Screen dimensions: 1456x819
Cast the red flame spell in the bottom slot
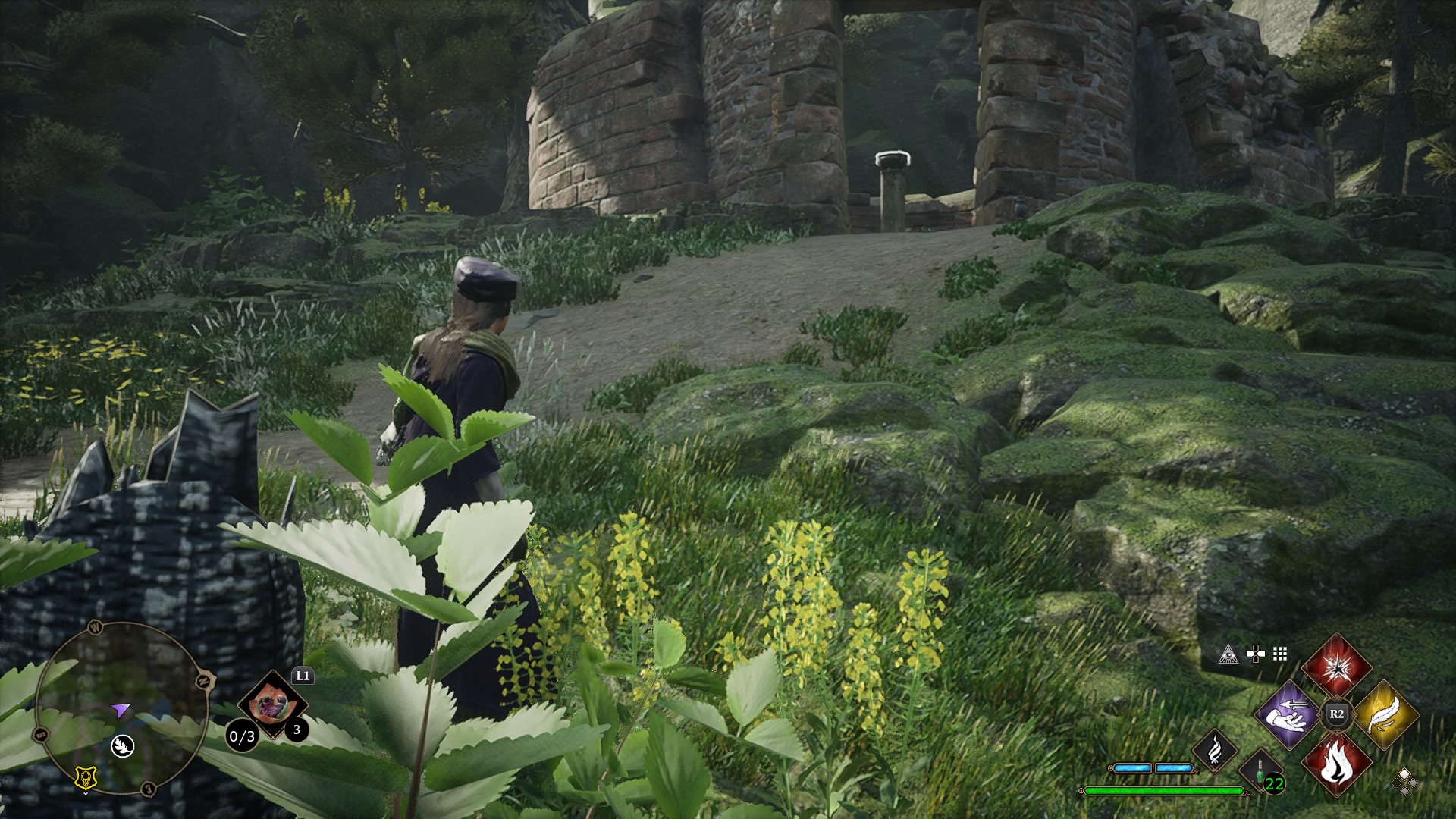(1336, 762)
